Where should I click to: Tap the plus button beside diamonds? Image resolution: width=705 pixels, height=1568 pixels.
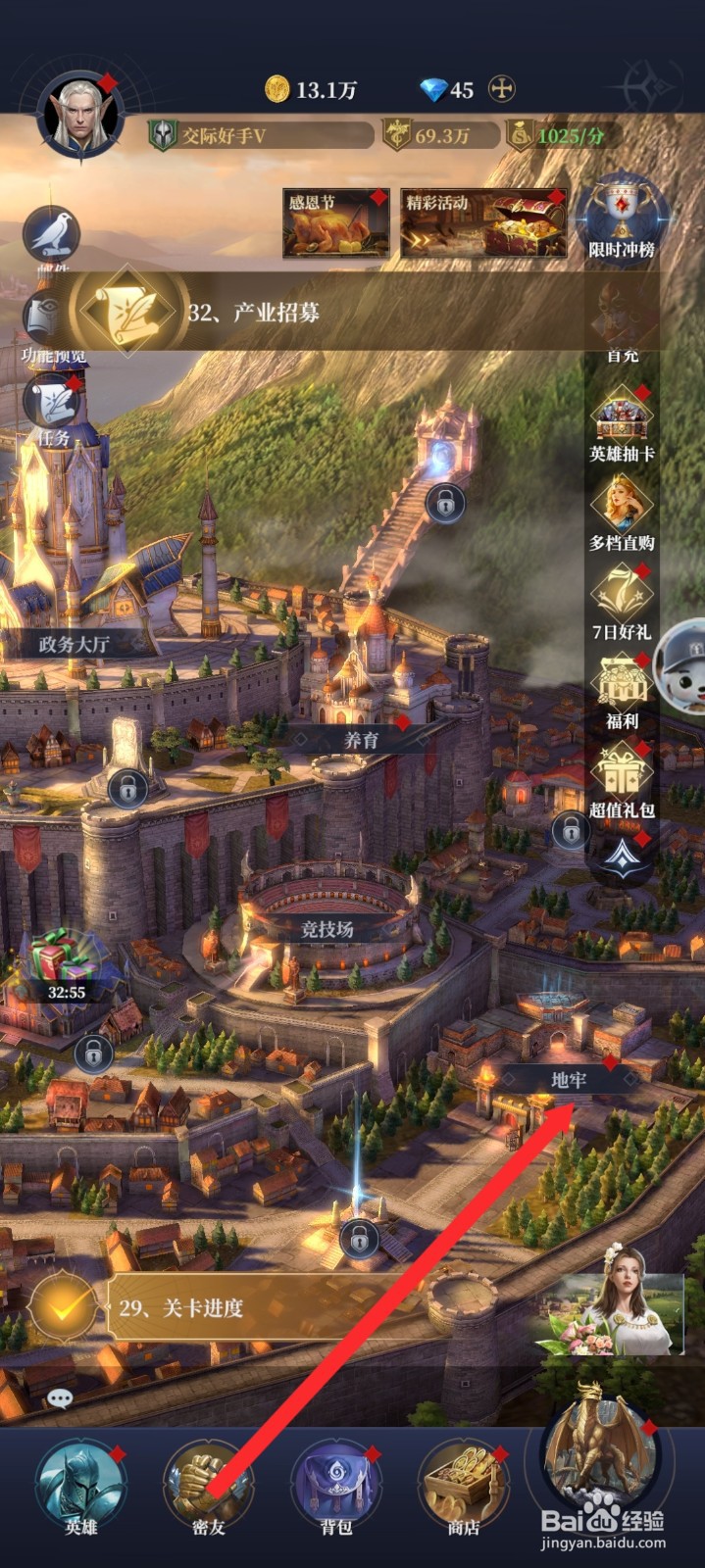pyautogui.click(x=501, y=89)
